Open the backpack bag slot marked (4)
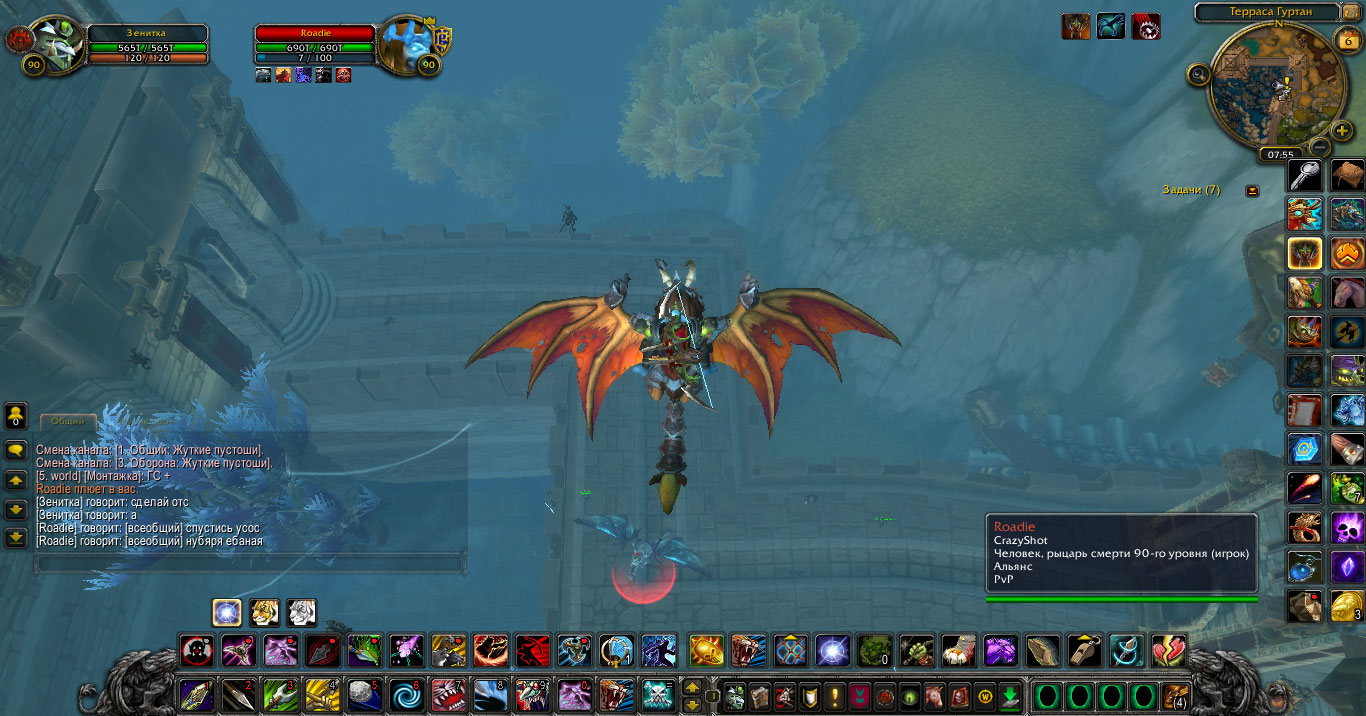 1176,695
